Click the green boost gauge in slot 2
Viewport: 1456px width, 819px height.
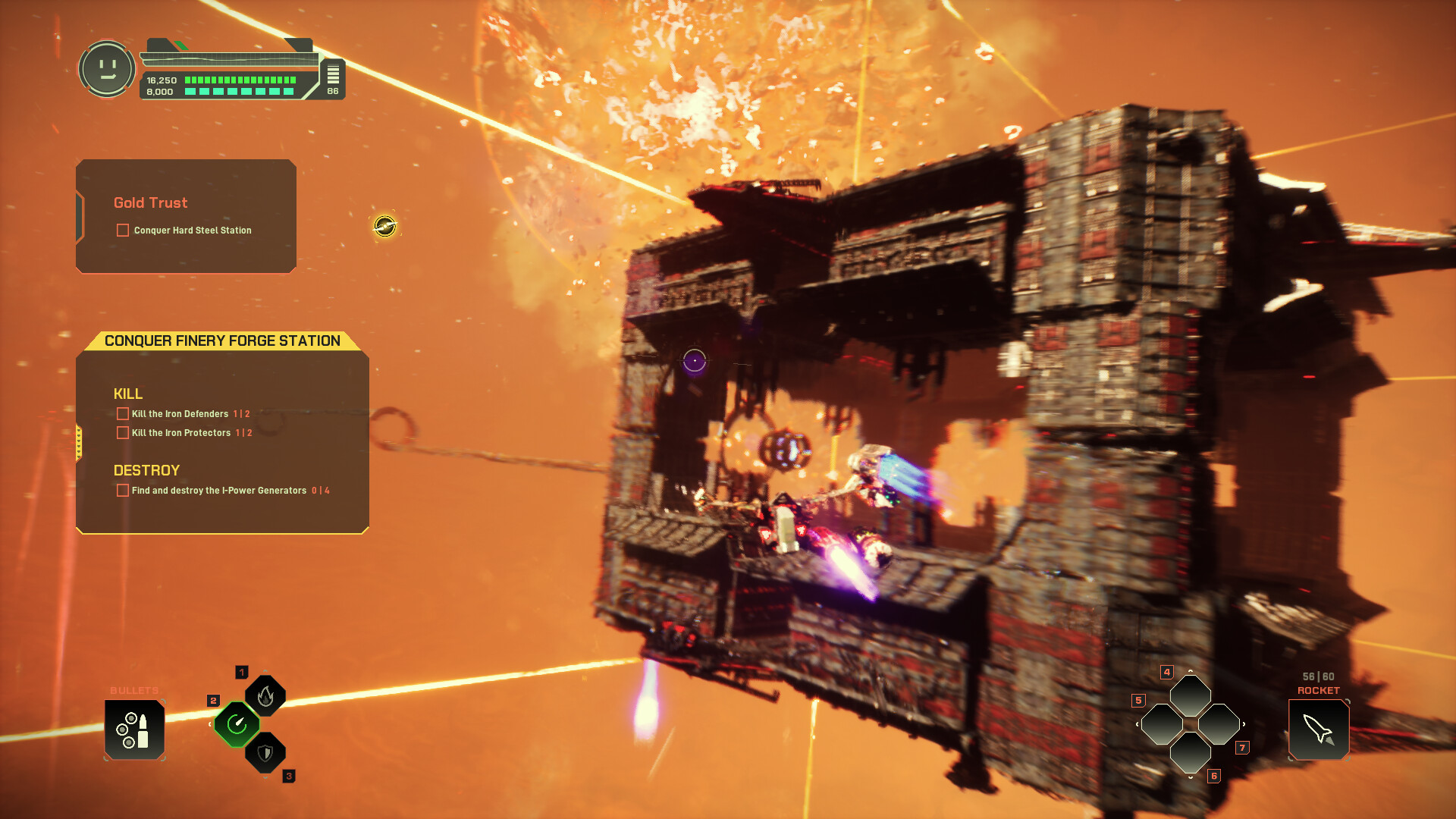pos(237,724)
